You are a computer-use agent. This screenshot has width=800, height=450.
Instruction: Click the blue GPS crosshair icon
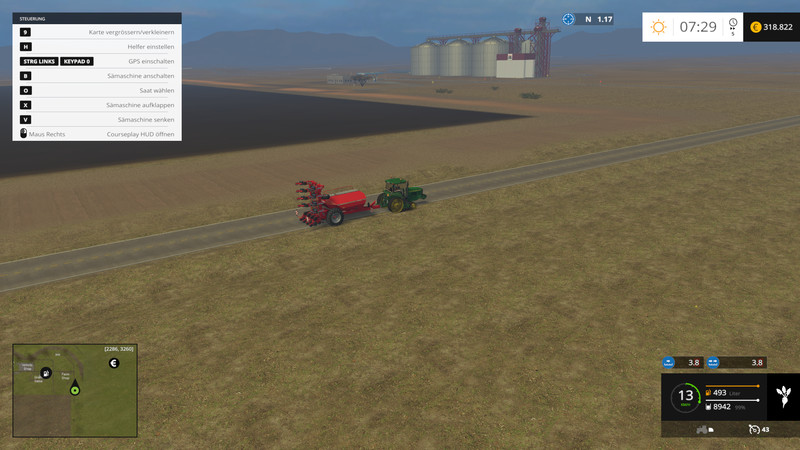pyautogui.click(x=569, y=19)
